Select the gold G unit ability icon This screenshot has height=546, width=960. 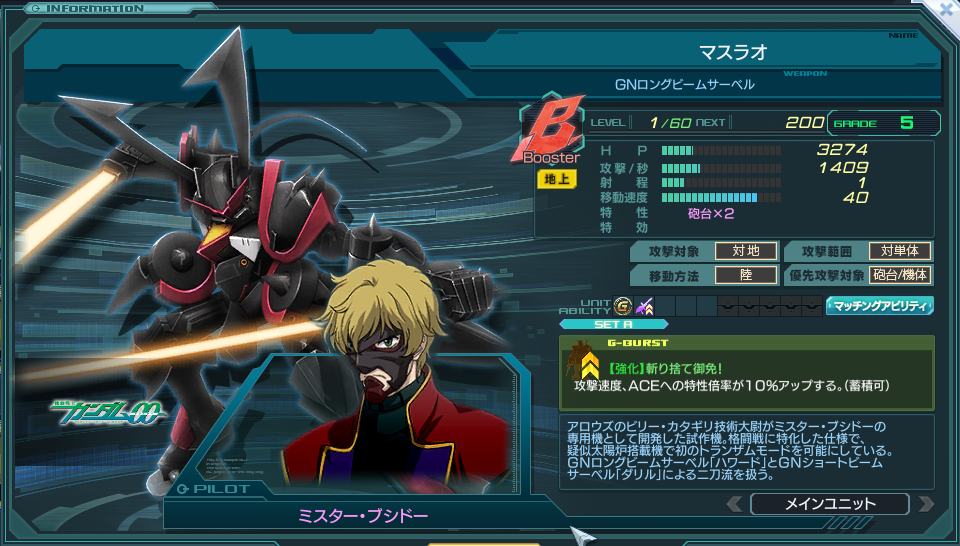624,306
